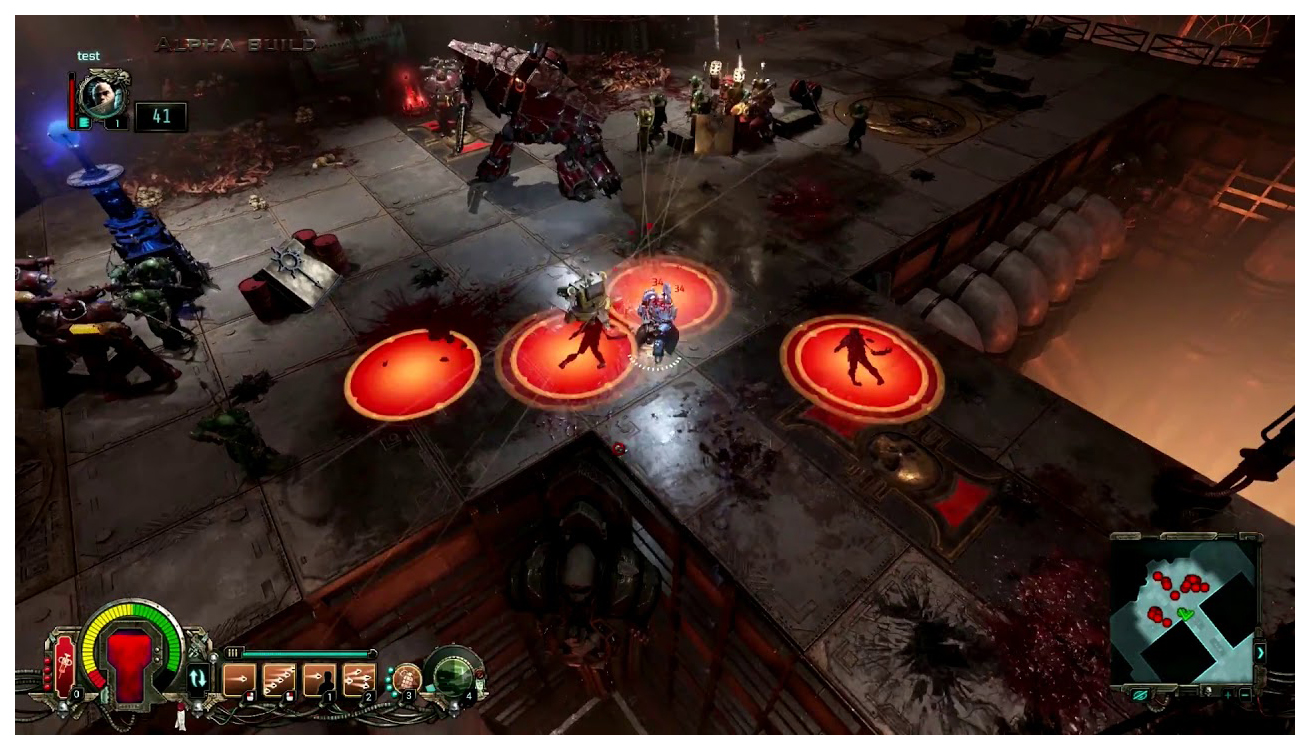Viewport: 1310px width, 750px height.
Task: Activate the green circular scanner ability
Action: click(452, 673)
